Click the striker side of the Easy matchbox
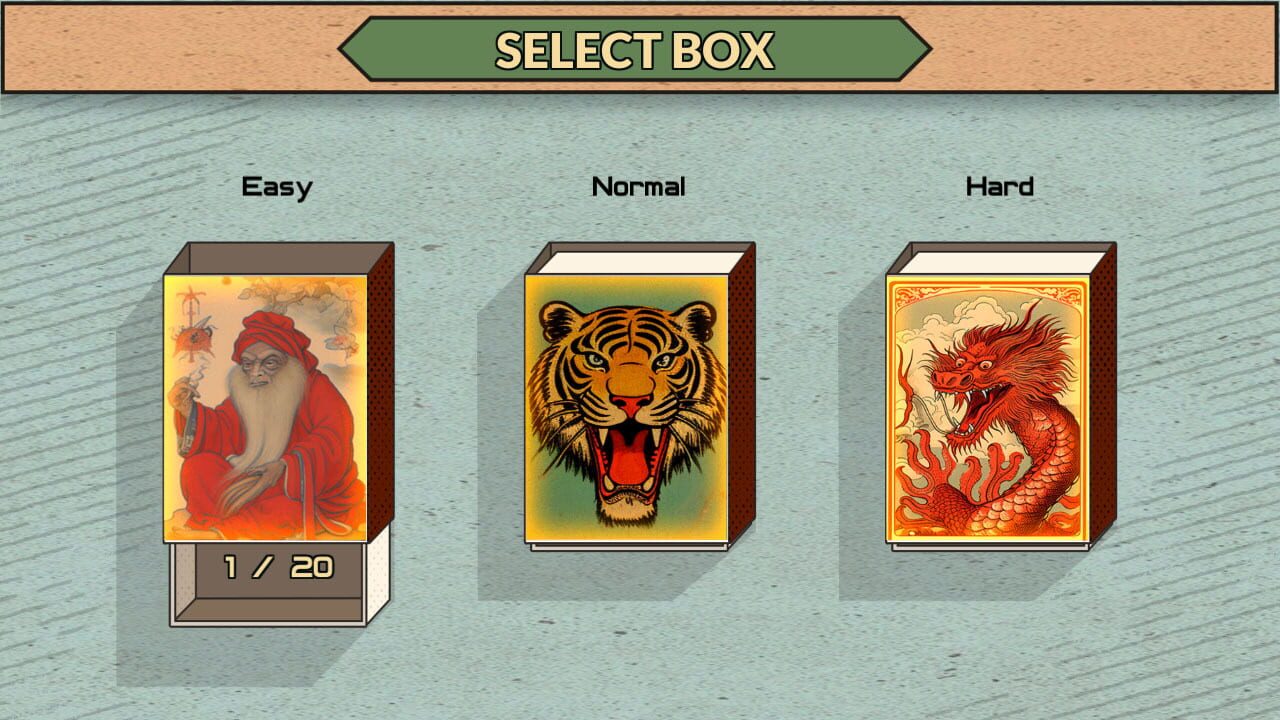1280x720 pixels. point(380,400)
